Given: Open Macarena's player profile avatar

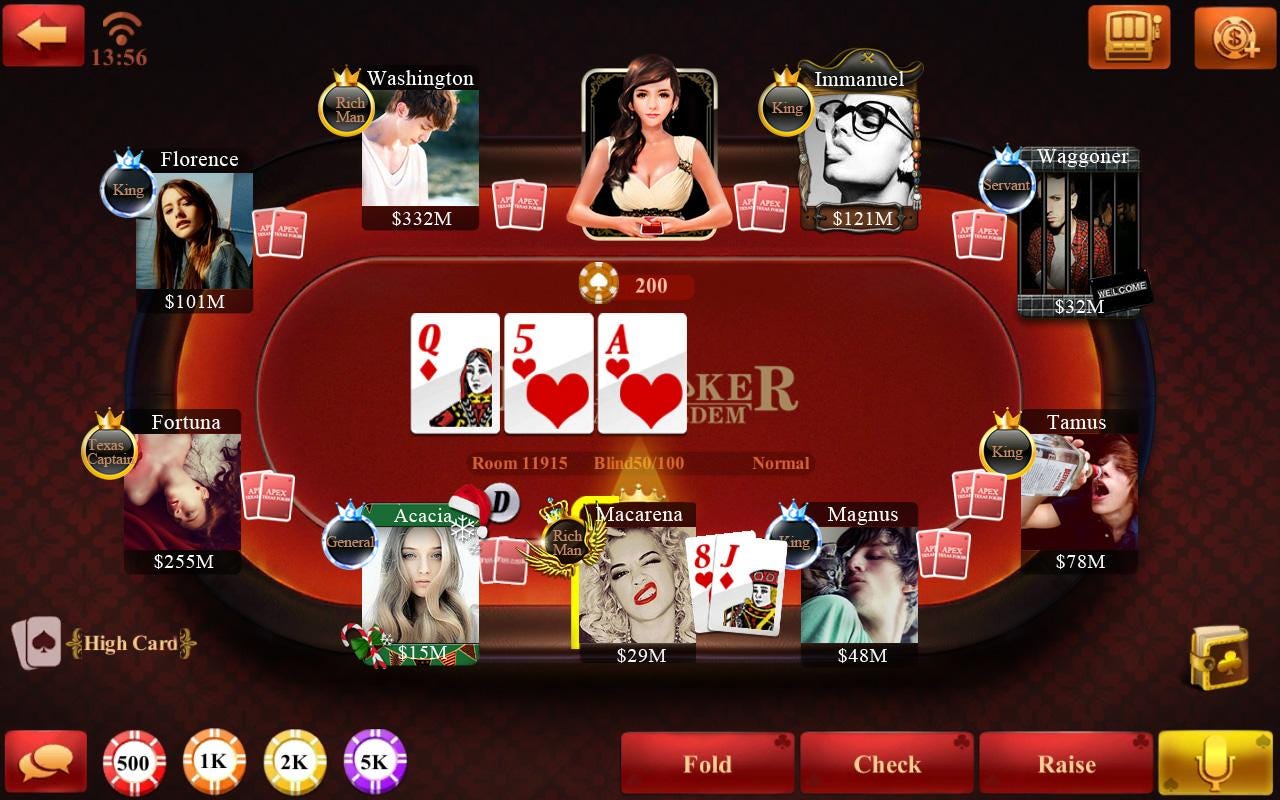Looking at the screenshot, I should pyautogui.click(x=640, y=580).
